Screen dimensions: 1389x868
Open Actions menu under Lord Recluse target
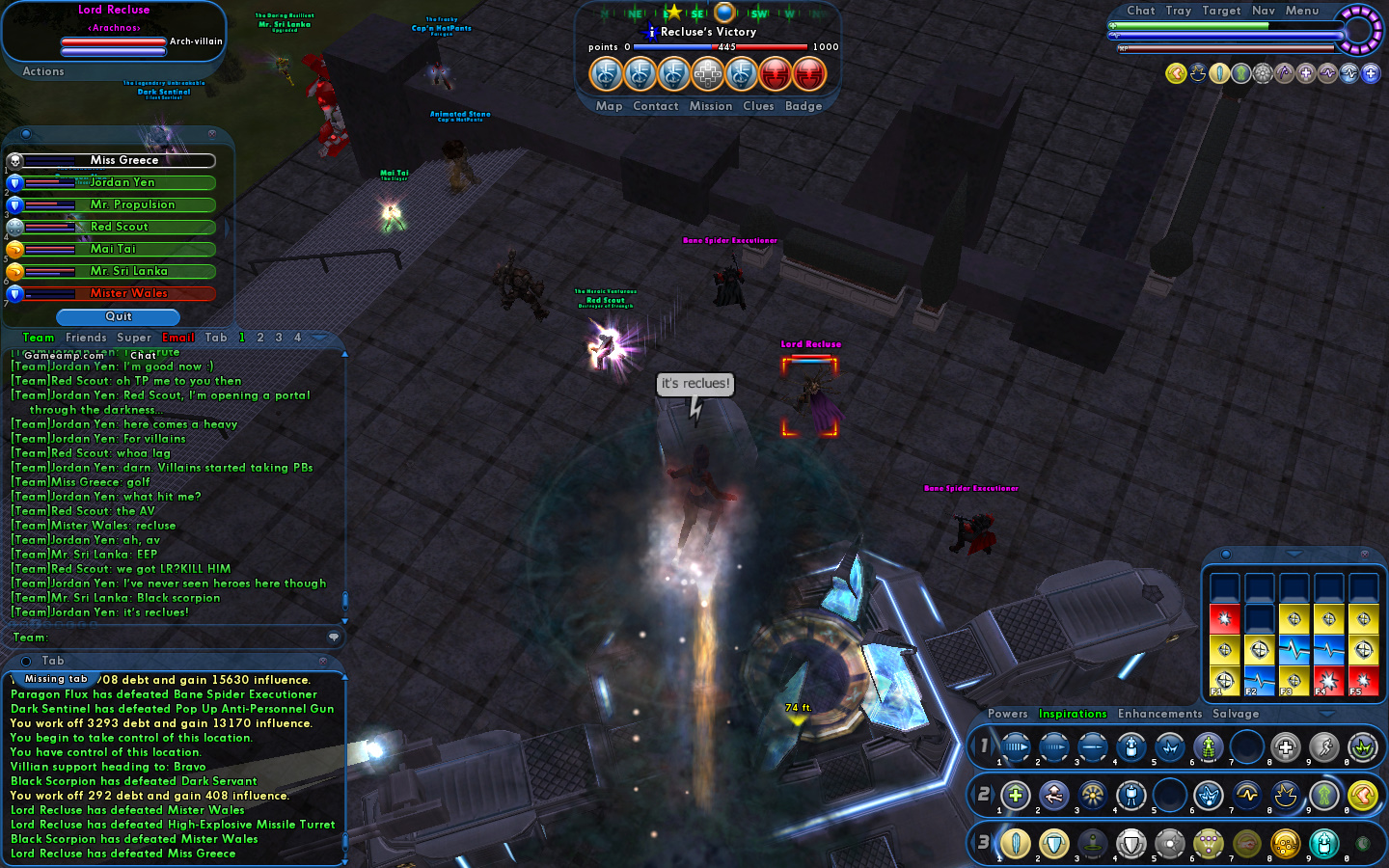pos(43,71)
